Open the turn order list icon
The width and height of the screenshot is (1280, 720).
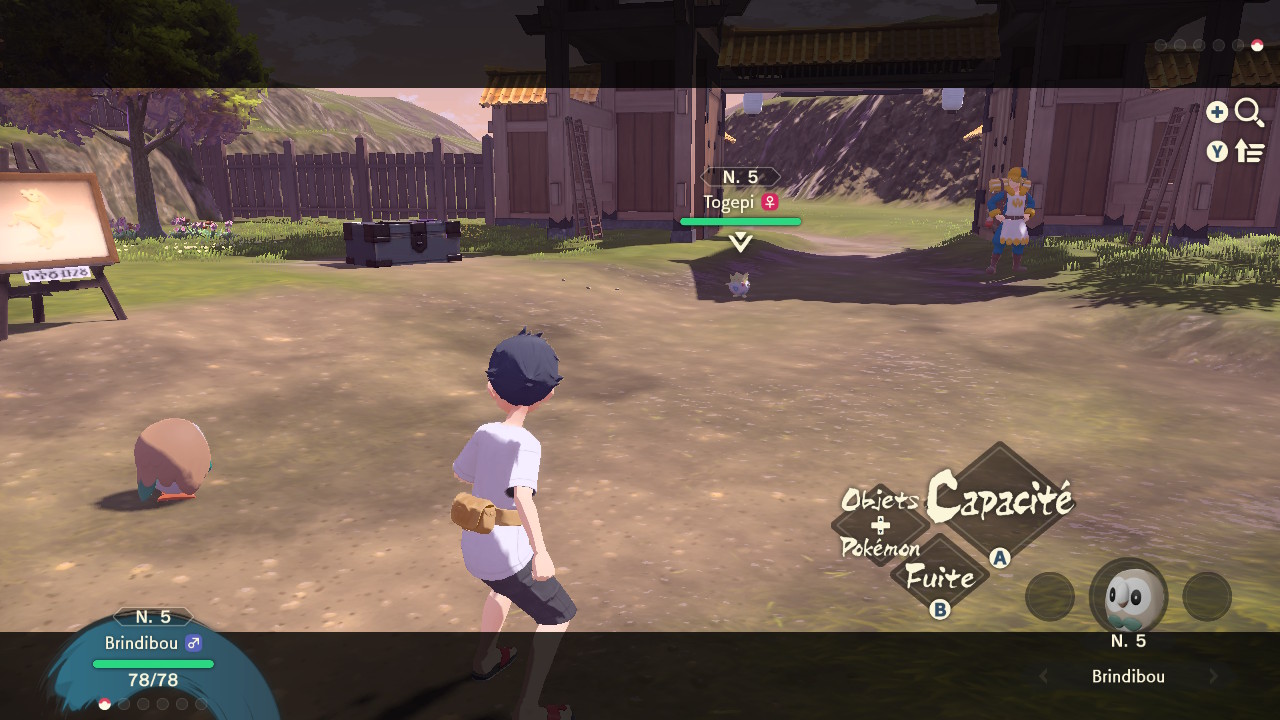[x=1250, y=151]
